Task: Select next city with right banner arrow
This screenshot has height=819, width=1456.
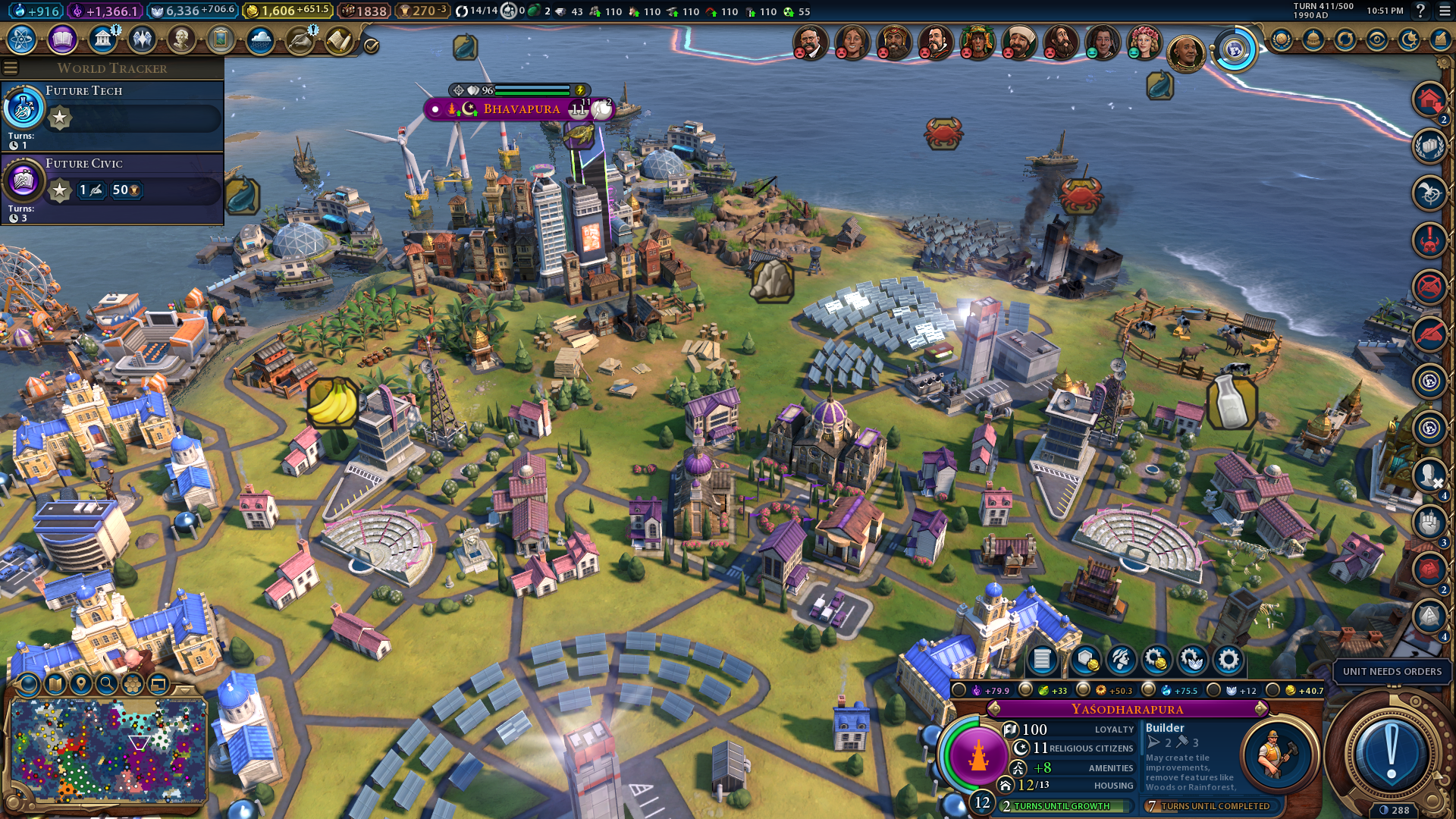Action: click(1261, 709)
